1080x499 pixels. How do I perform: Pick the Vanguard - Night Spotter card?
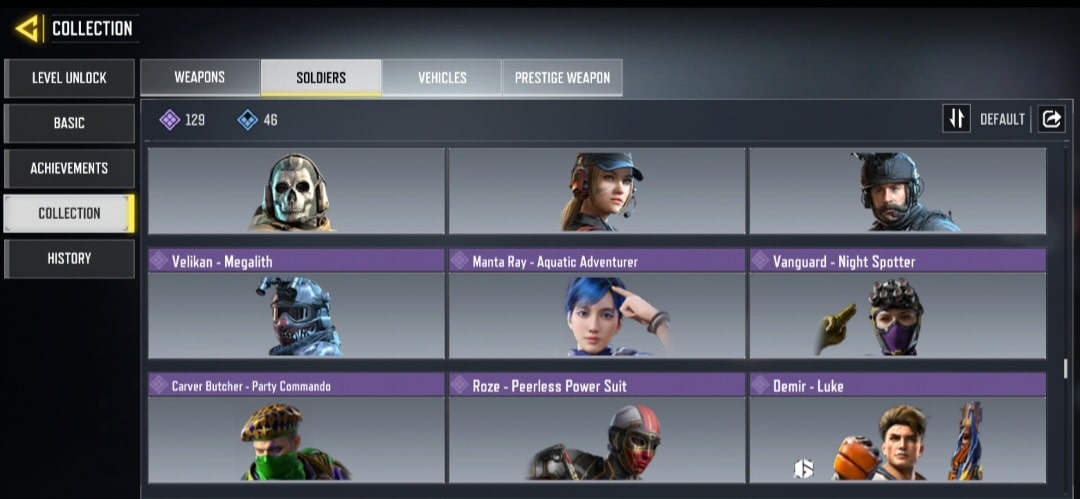[898, 304]
